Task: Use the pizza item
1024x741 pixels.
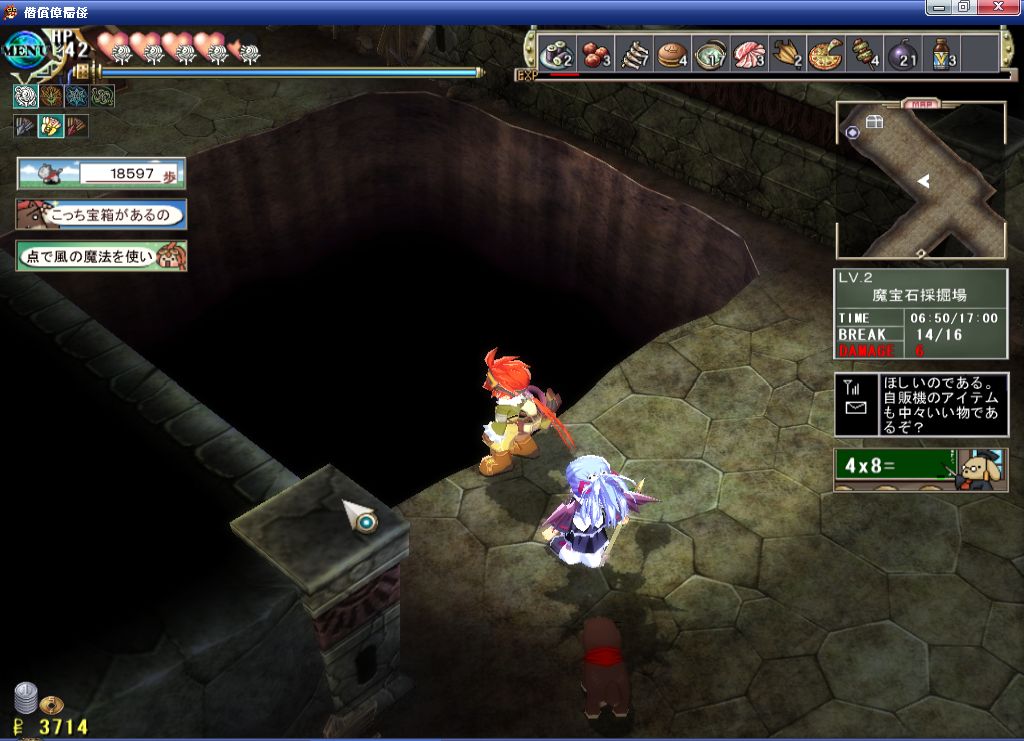Action: (826, 53)
